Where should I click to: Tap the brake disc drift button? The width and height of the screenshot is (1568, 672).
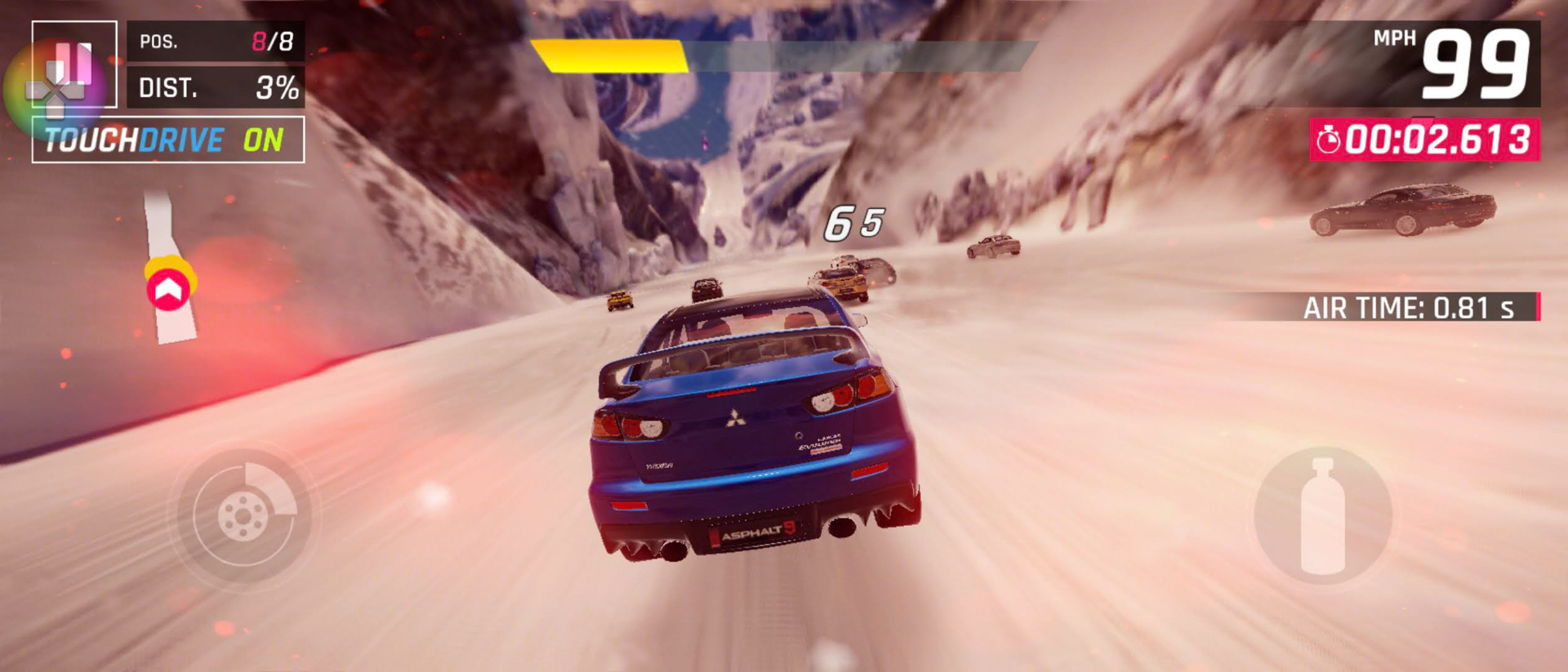[x=244, y=515]
